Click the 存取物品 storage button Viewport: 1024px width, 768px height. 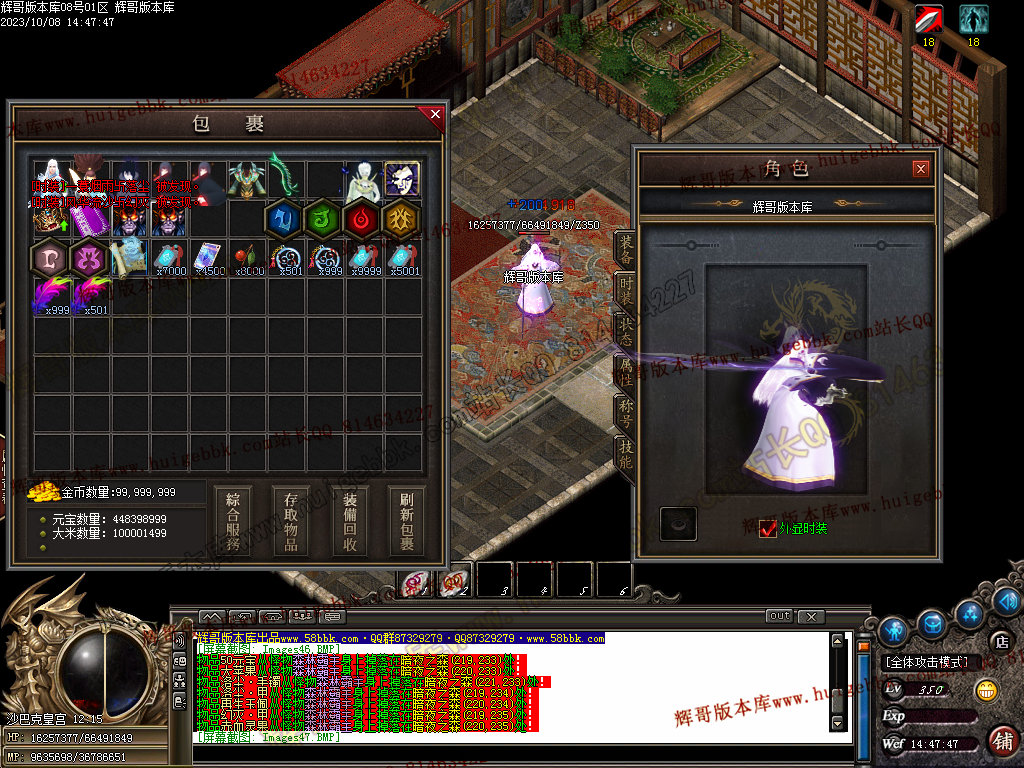[x=291, y=520]
